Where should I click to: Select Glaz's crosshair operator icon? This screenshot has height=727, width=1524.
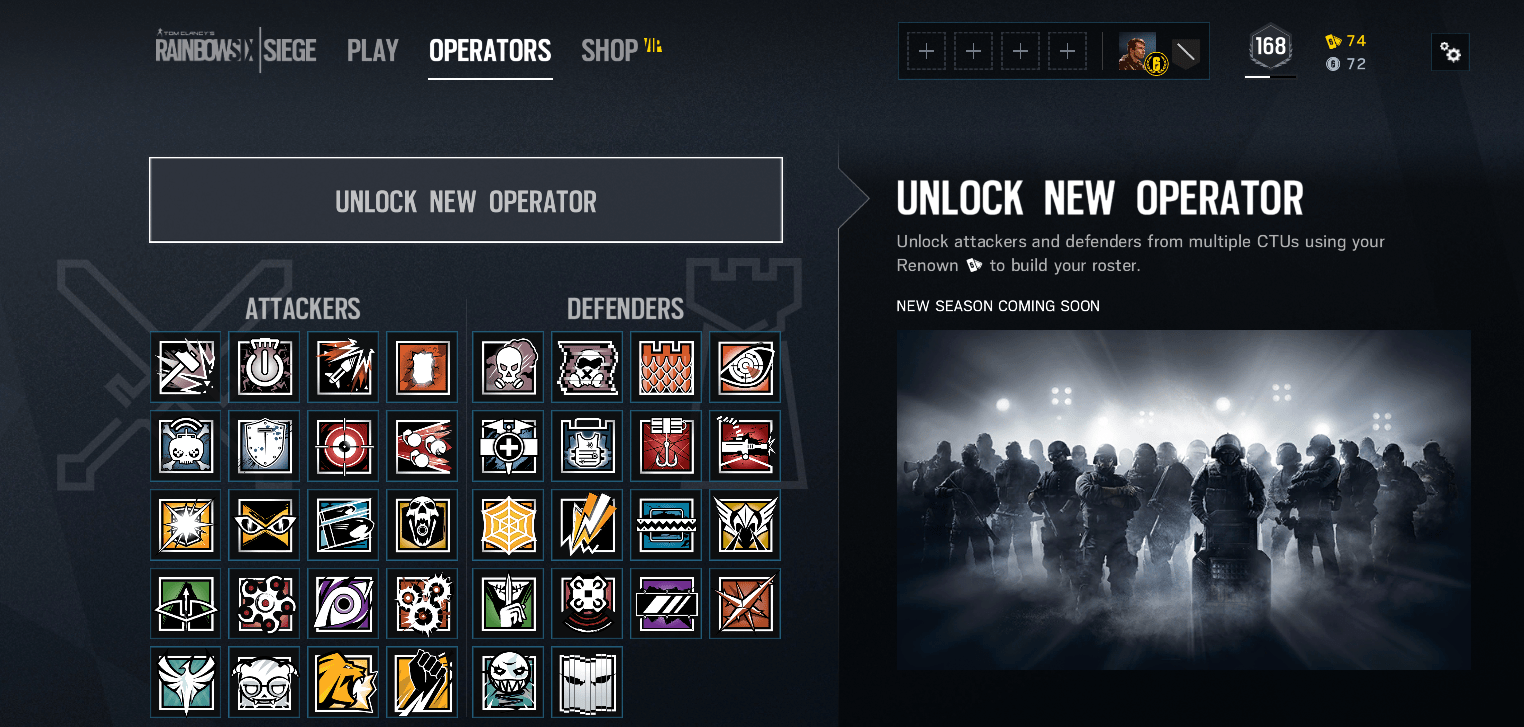pos(343,445)
